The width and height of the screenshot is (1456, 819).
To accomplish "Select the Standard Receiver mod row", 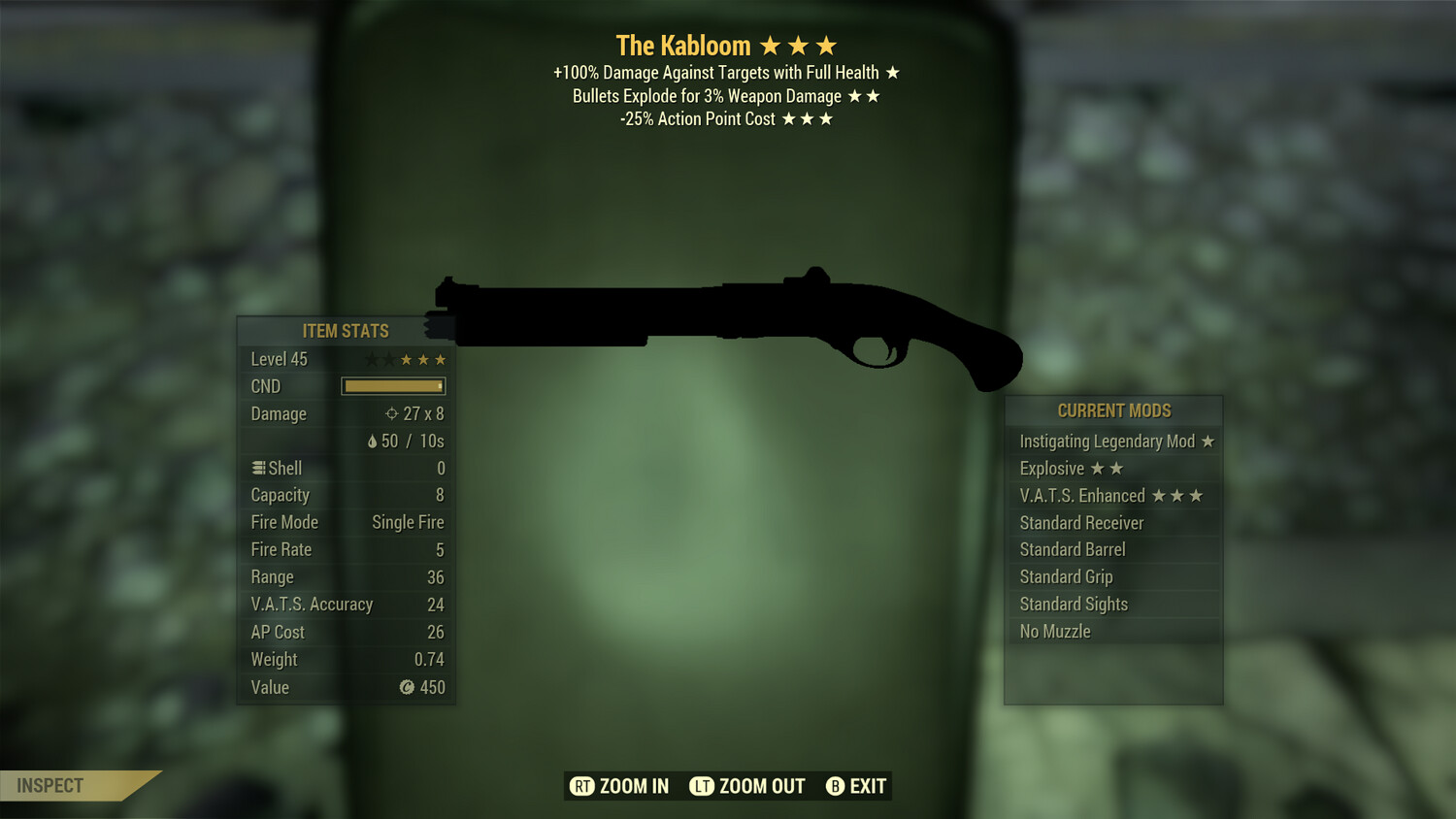I will coord(1081,522).
